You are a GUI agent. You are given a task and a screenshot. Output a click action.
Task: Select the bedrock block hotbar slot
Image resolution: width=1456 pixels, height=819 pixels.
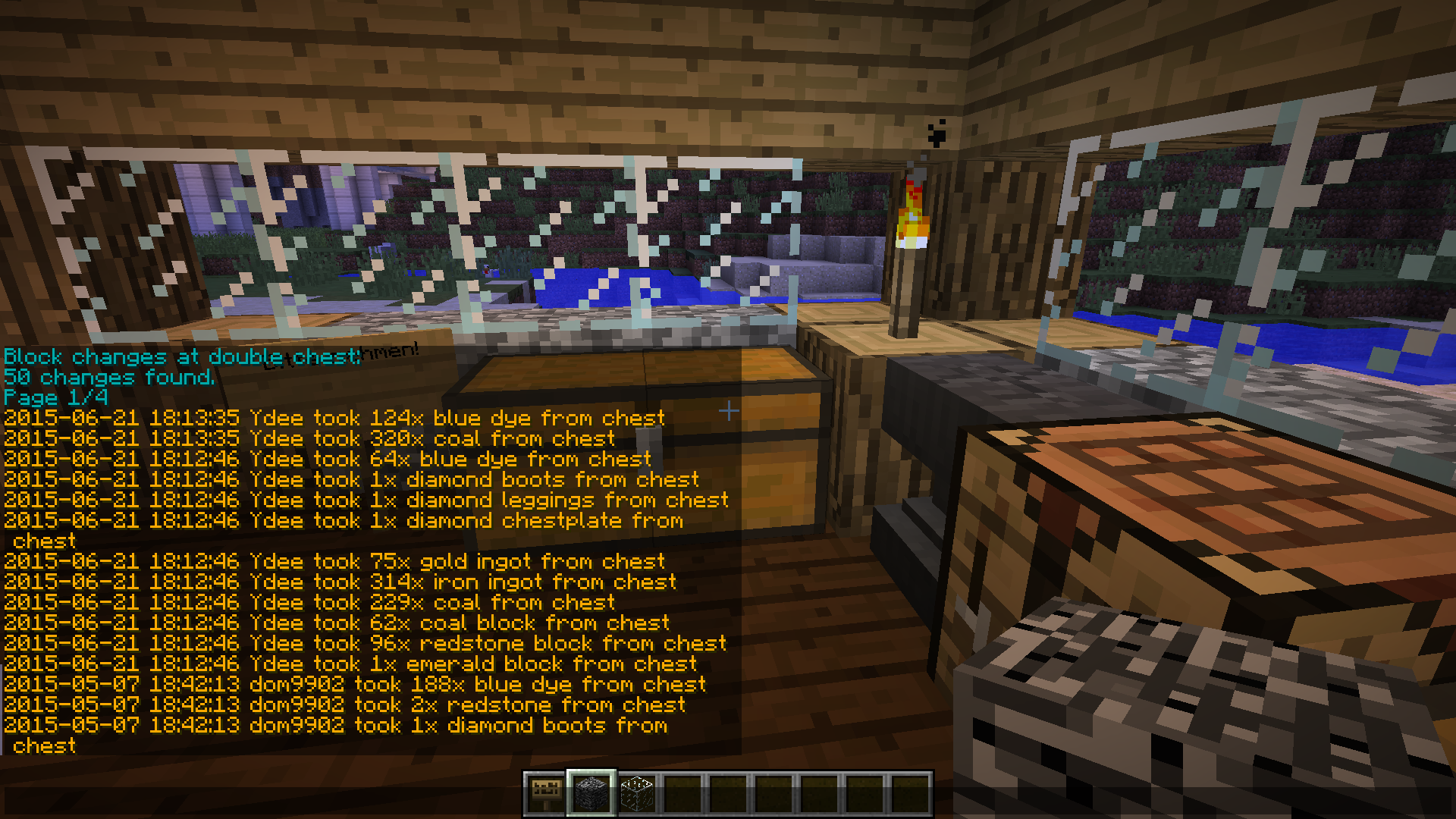591,793
